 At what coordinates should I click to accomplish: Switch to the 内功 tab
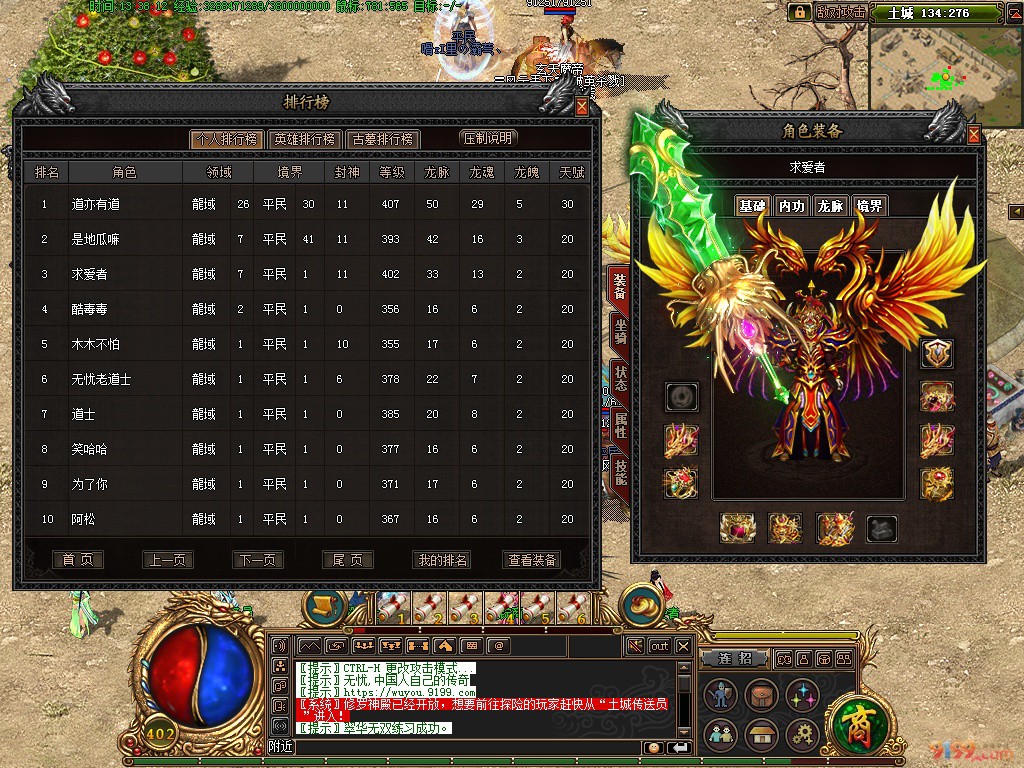(791, 206)
